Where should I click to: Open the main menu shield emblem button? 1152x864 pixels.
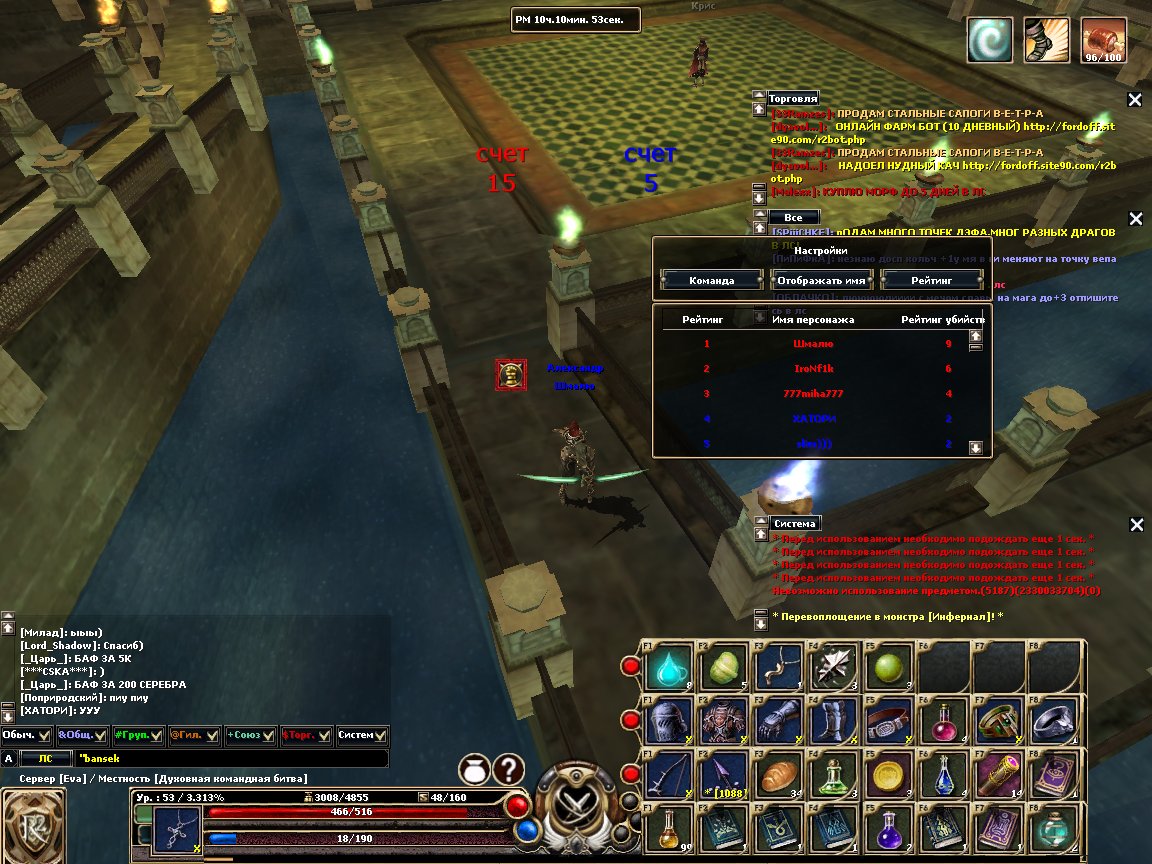[34, 826]
